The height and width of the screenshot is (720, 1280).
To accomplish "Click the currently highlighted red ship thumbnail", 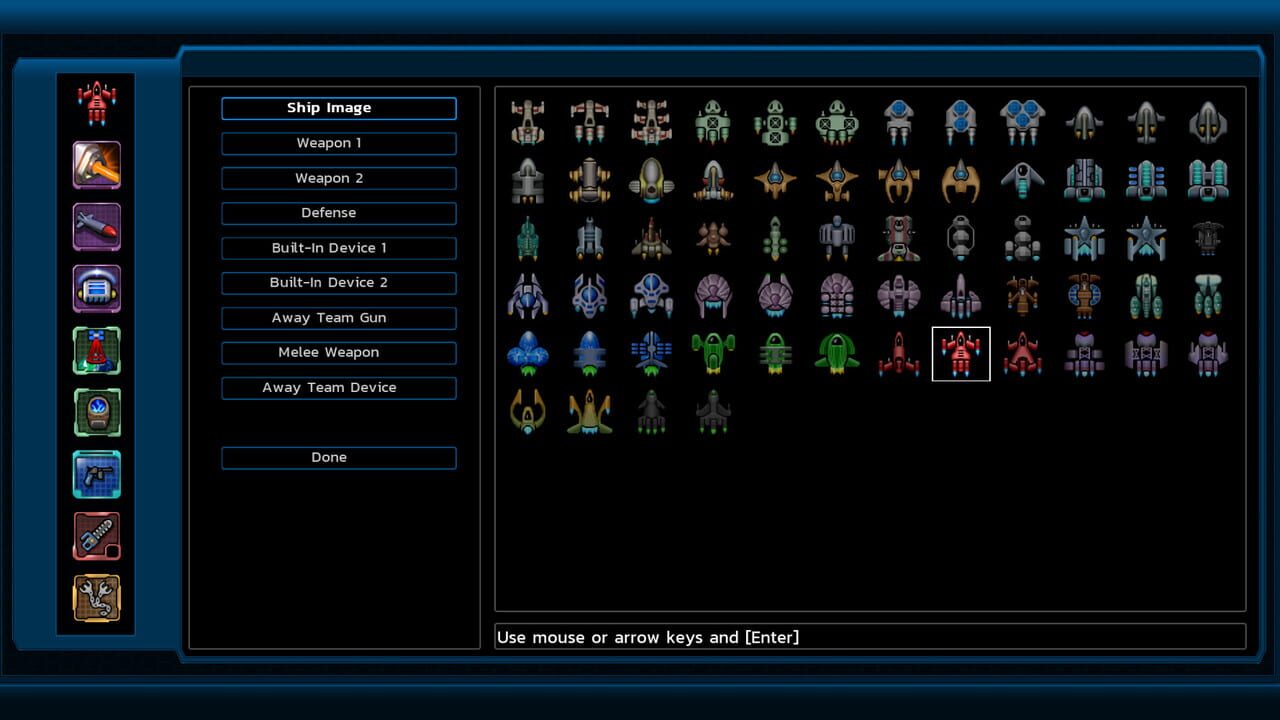I will click(960, 354).
